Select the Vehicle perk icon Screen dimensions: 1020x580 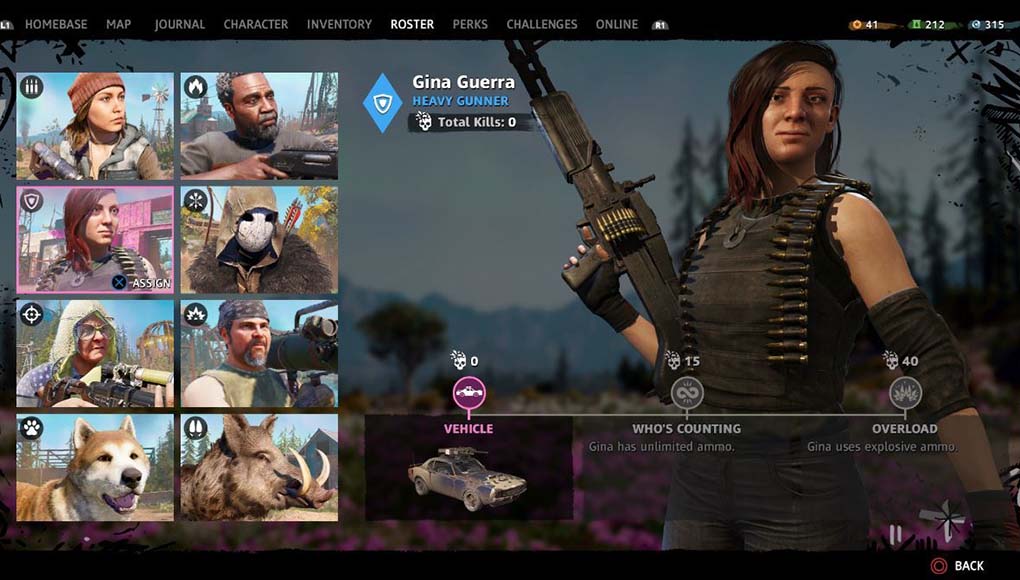(468, 393)
